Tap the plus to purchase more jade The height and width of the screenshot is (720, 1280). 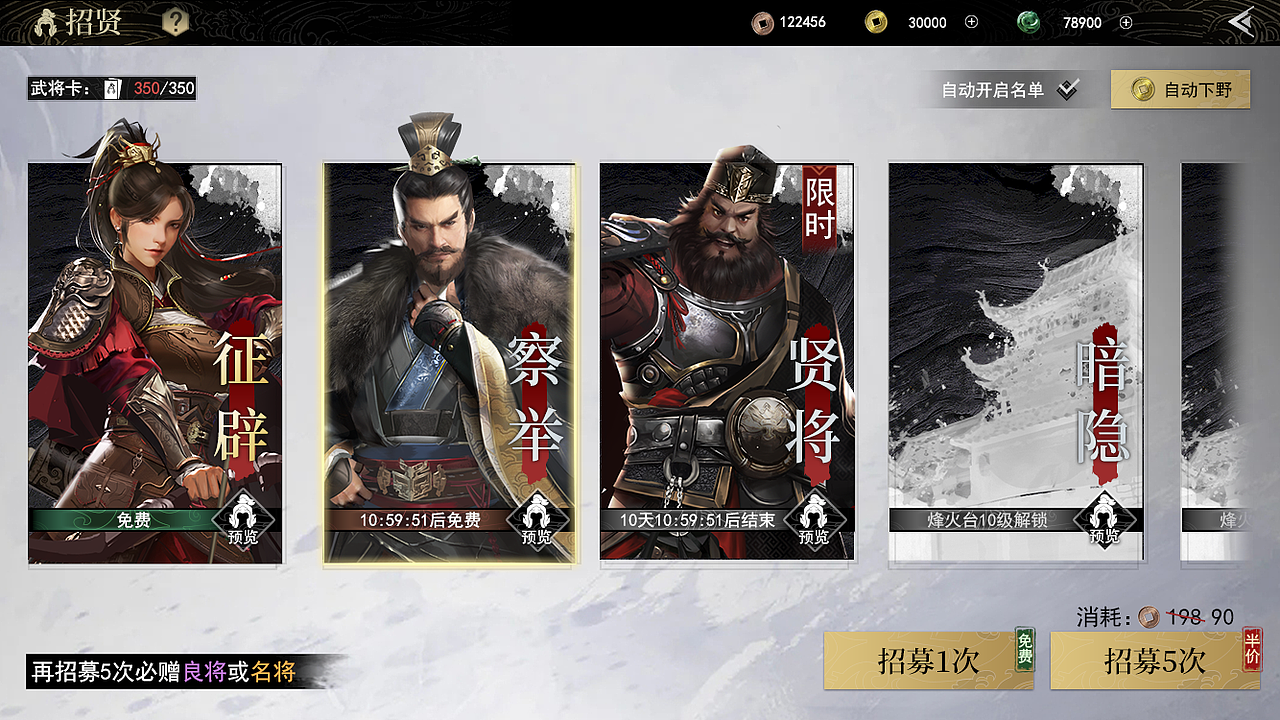[1124, 22]
